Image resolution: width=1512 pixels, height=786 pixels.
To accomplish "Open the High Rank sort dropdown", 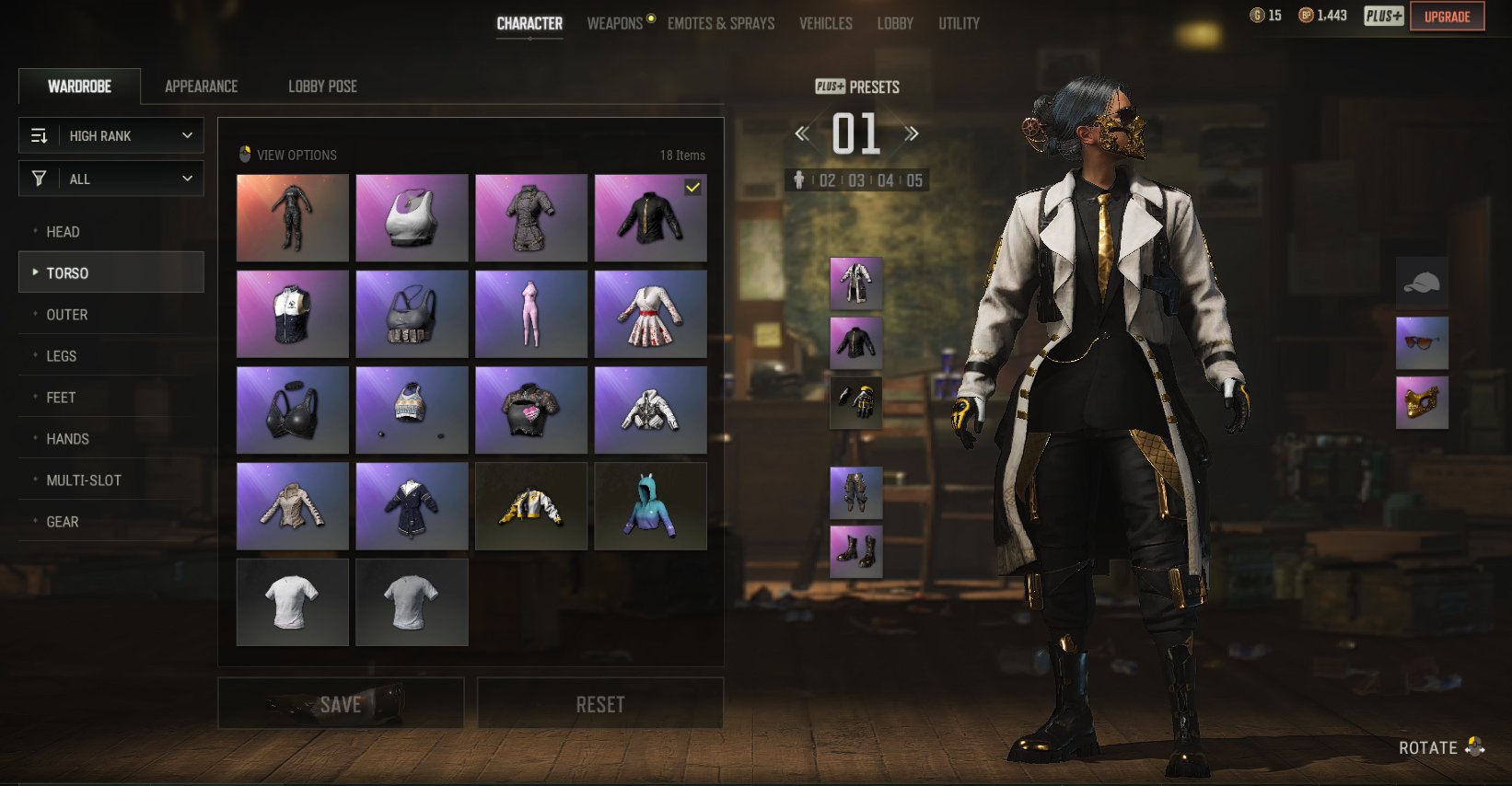I will pos(111,136).
